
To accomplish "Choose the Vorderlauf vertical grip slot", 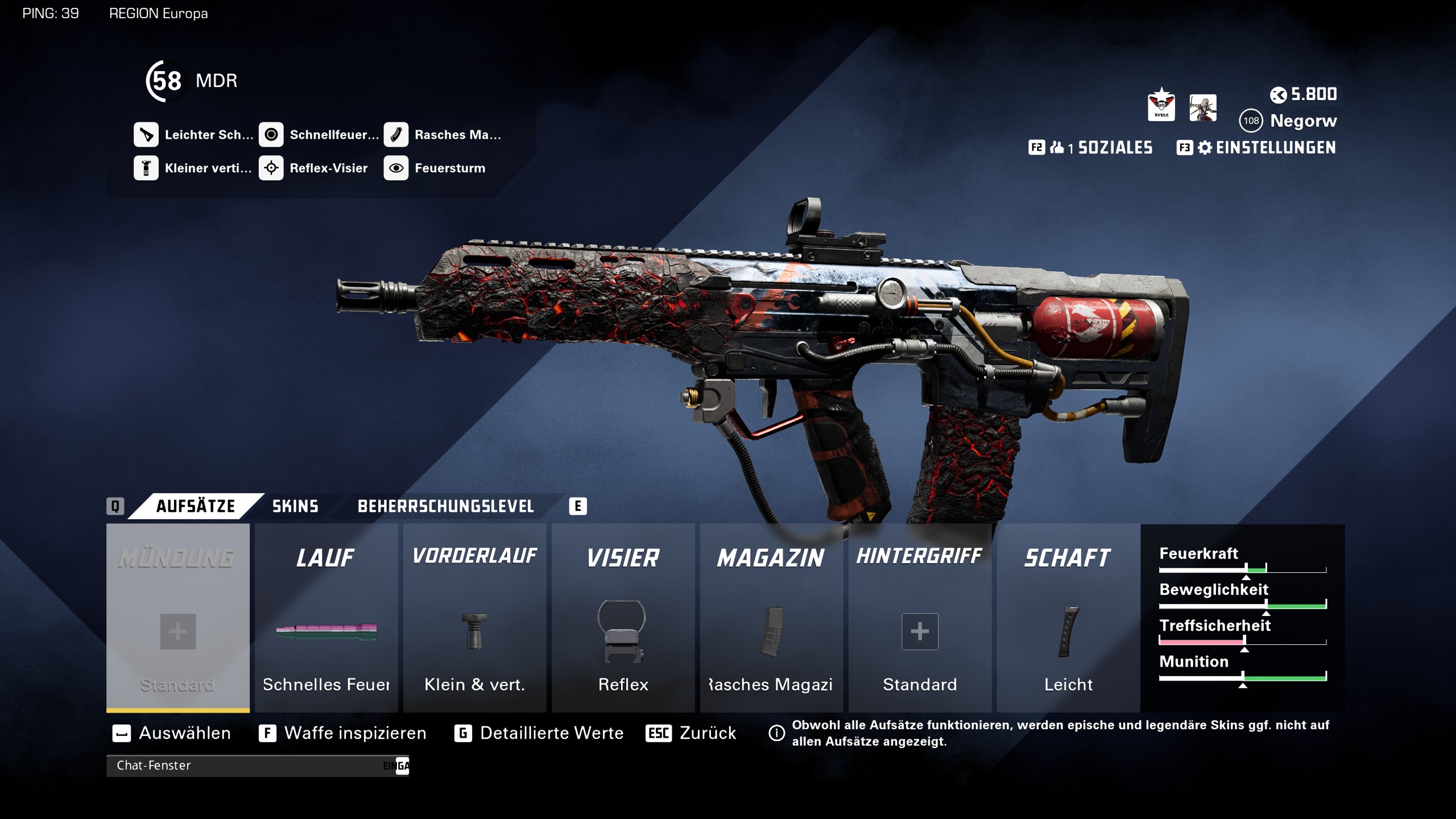I will pos(475,618).
